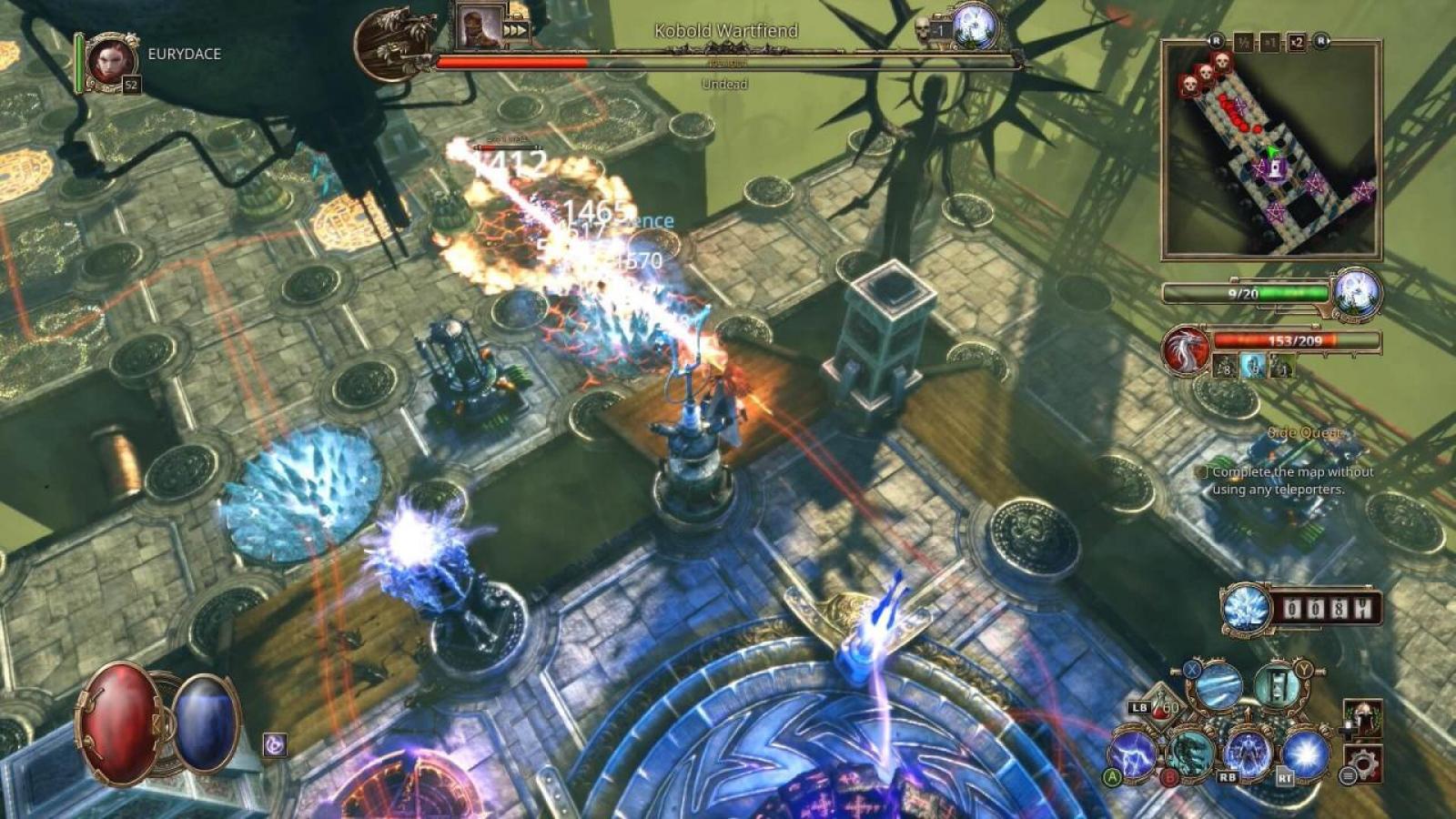Click Eurydace's character portrait
The image size is (1456, 819).
[x=111, y=62]
